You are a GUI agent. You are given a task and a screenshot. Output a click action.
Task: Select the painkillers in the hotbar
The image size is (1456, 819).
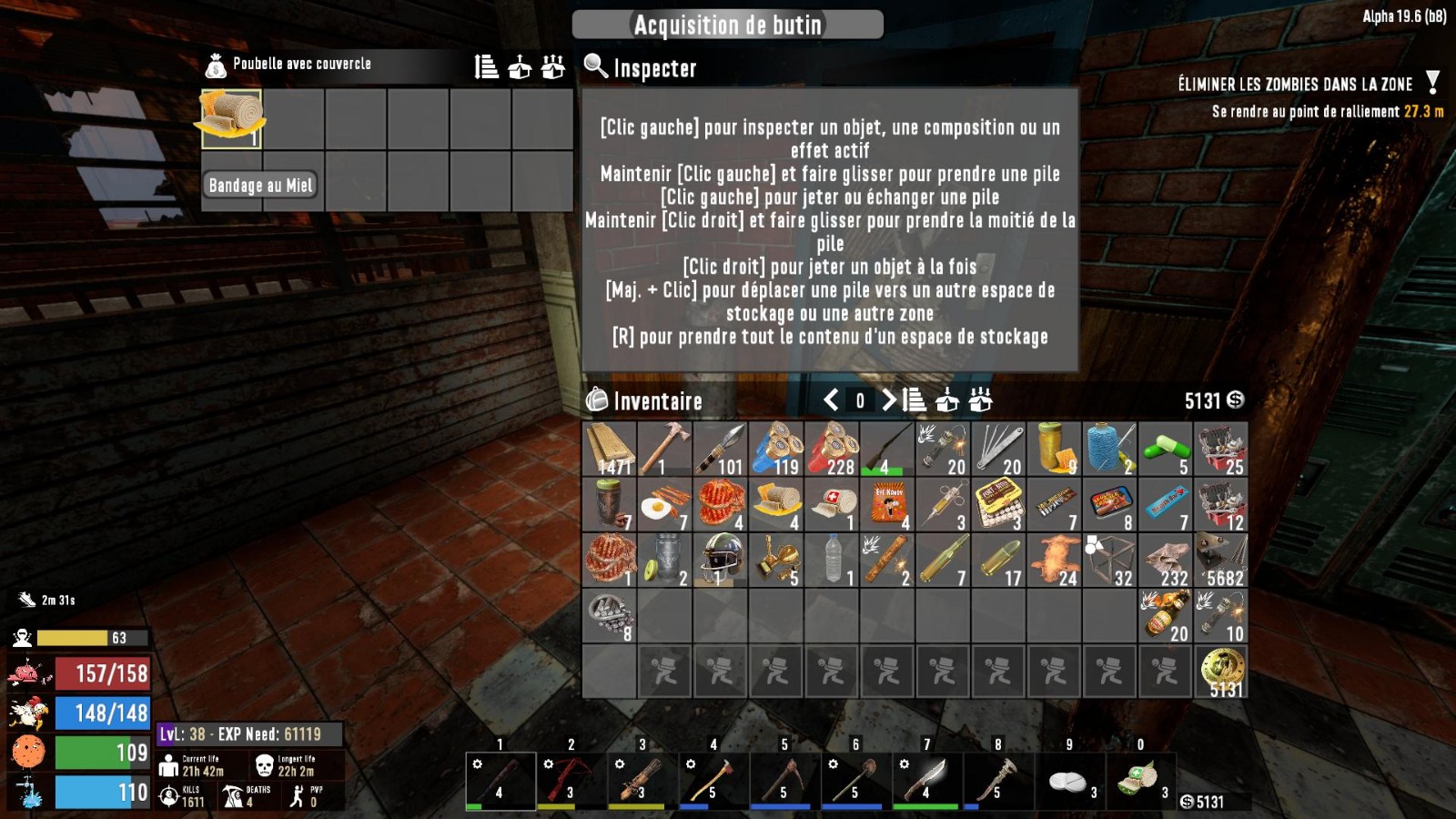(1069, 780)
